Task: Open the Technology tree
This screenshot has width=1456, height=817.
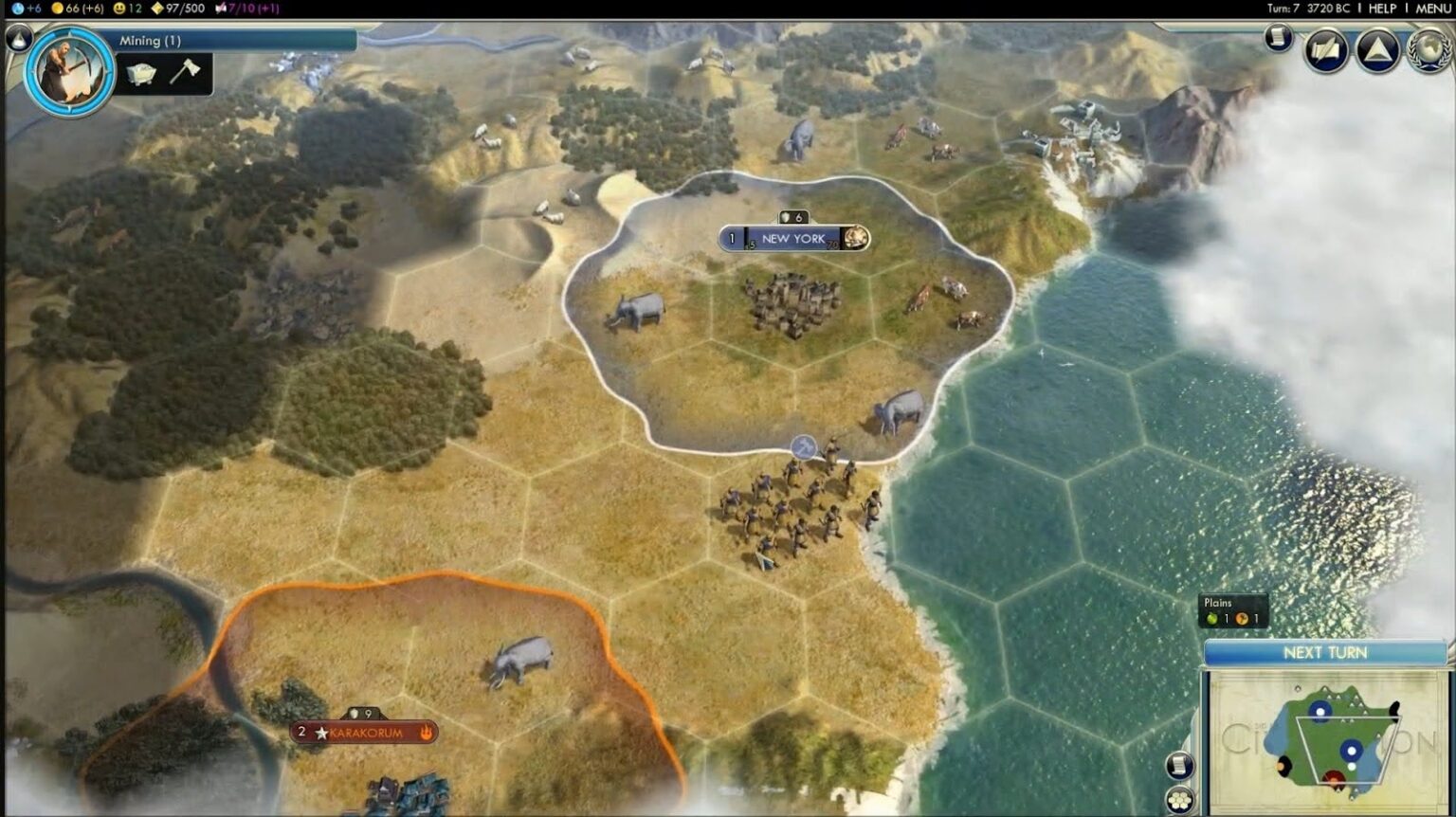Action: (x=1324, y=50)
